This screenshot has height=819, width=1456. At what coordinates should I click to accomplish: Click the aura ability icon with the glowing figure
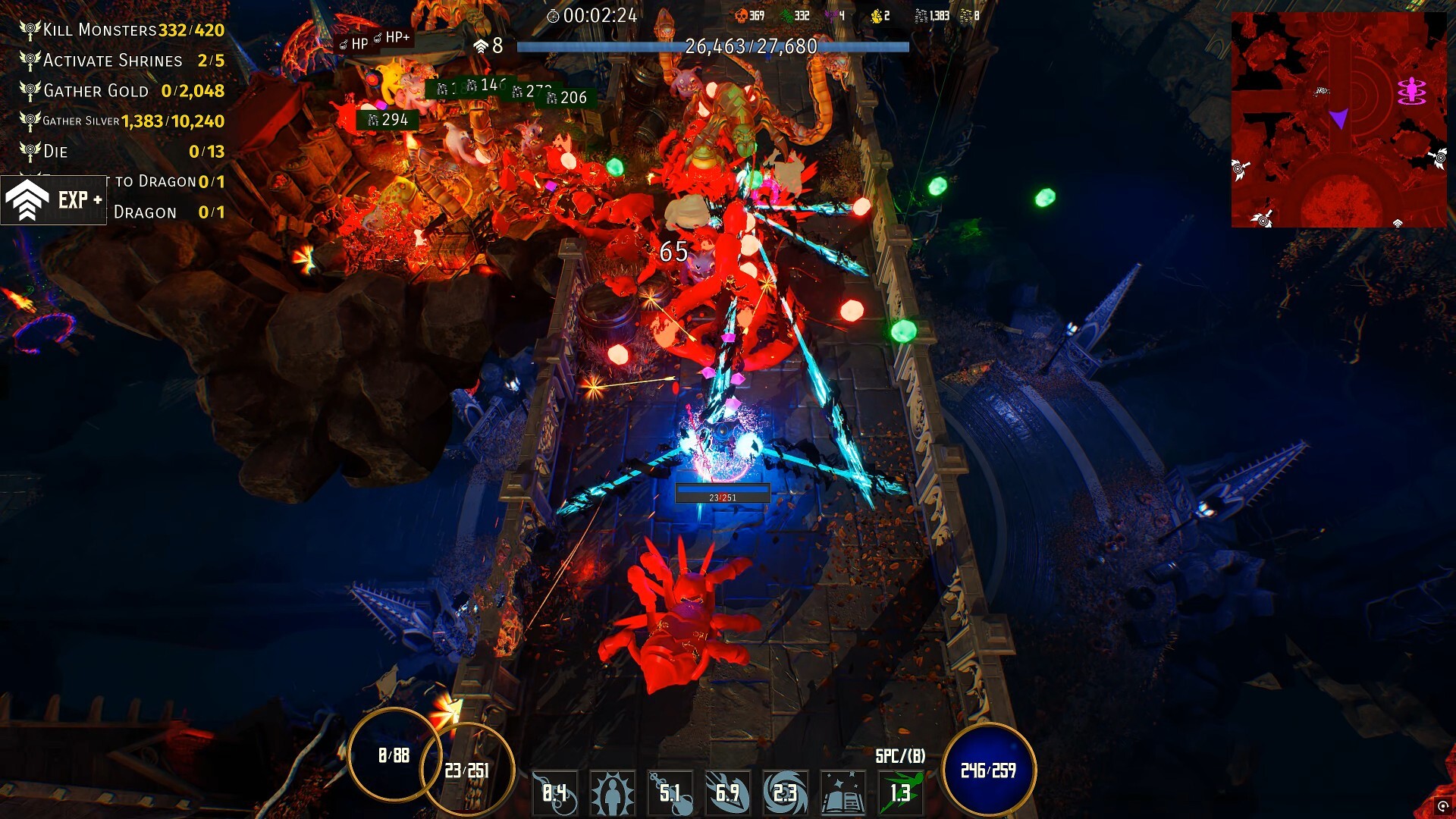(612, 791)
